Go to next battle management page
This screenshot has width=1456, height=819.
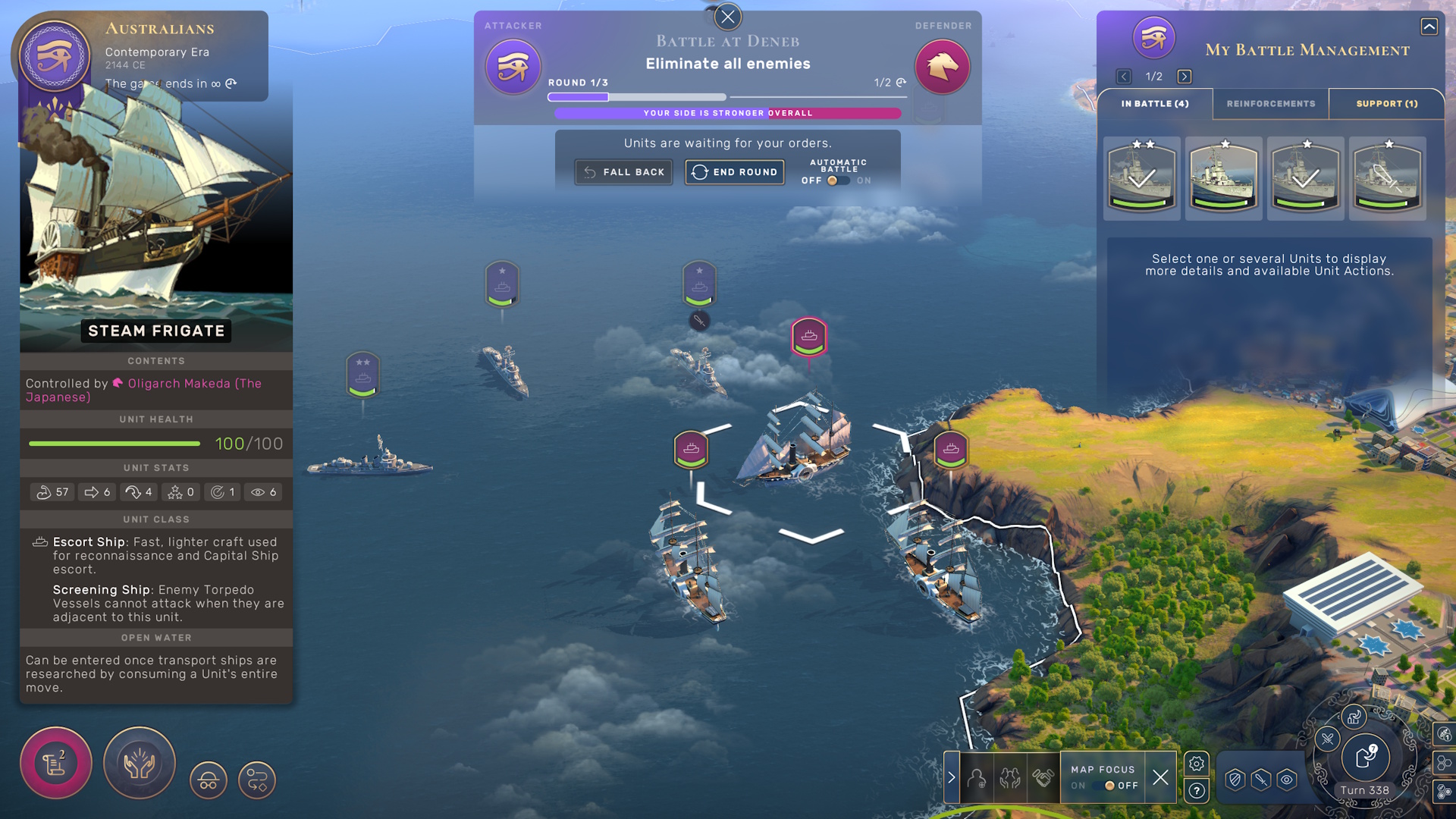click(x=1184, y=77)
